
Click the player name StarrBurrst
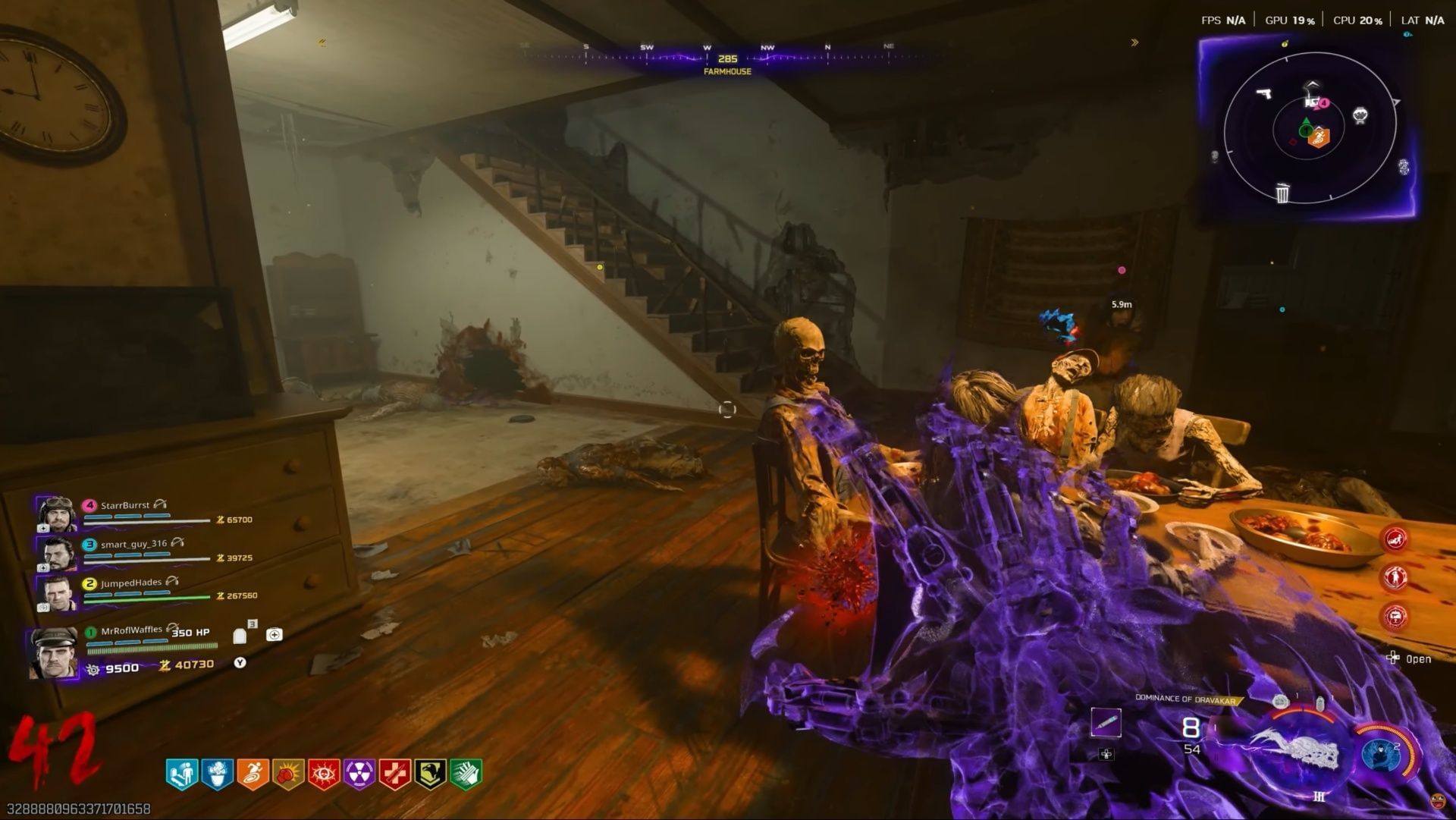[x=126, y=504]
